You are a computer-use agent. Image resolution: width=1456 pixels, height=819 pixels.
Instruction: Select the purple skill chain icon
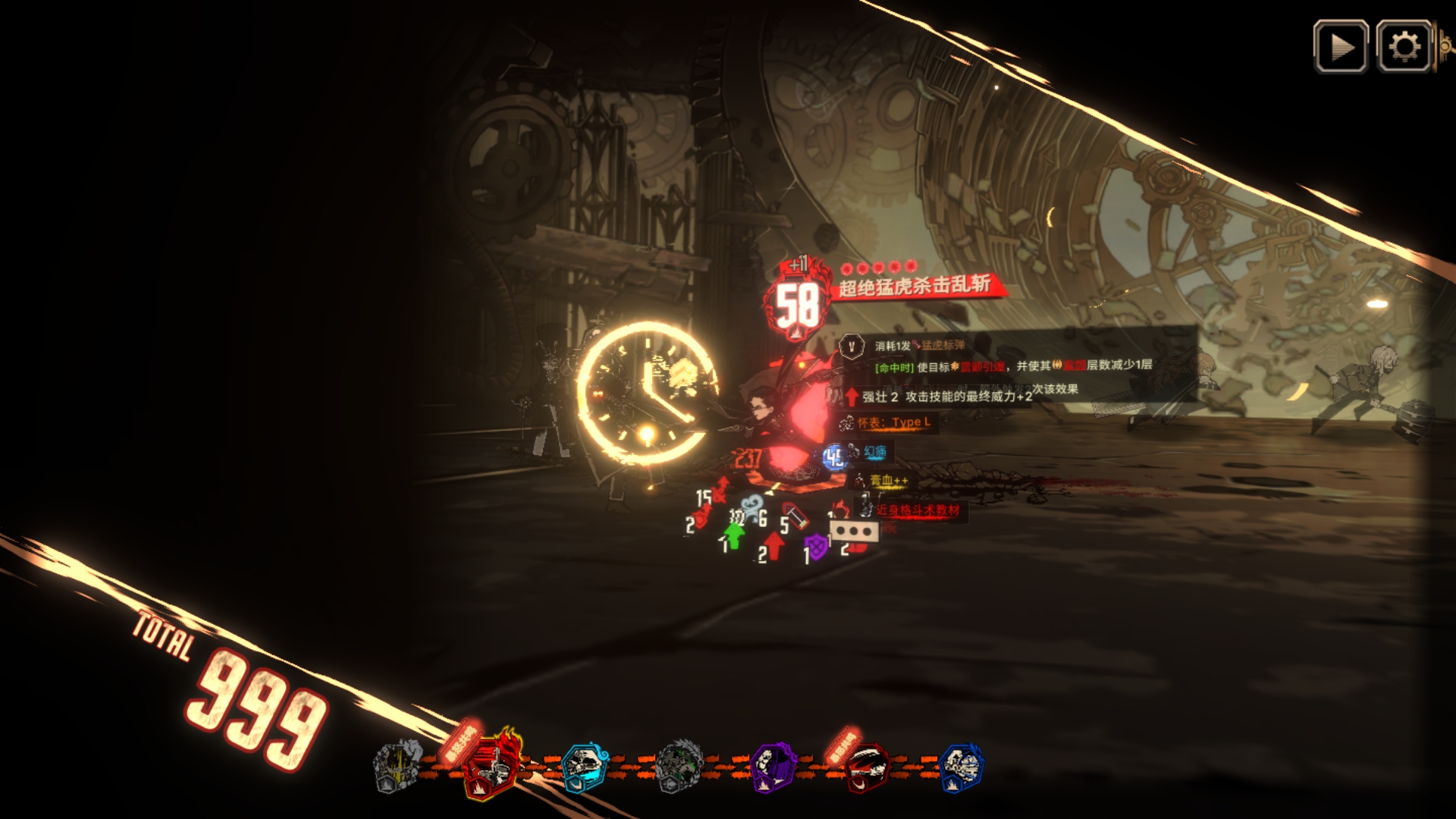(772, 767)
